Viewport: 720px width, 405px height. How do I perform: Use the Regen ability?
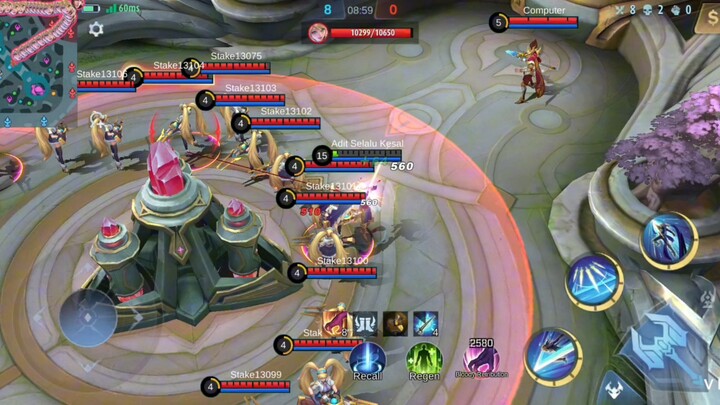(x=424, y=359)
